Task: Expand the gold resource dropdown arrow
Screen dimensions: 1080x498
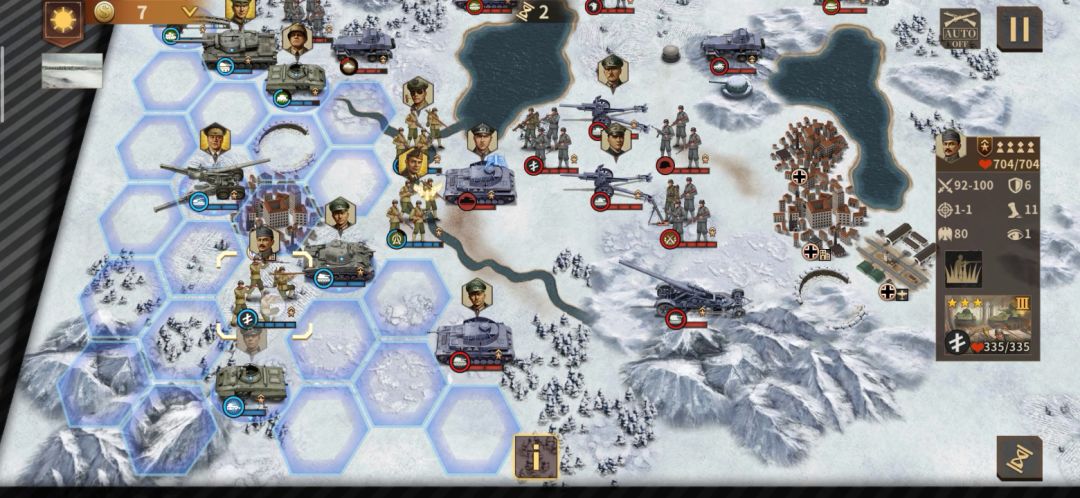Action: click(x=189, y=12)
